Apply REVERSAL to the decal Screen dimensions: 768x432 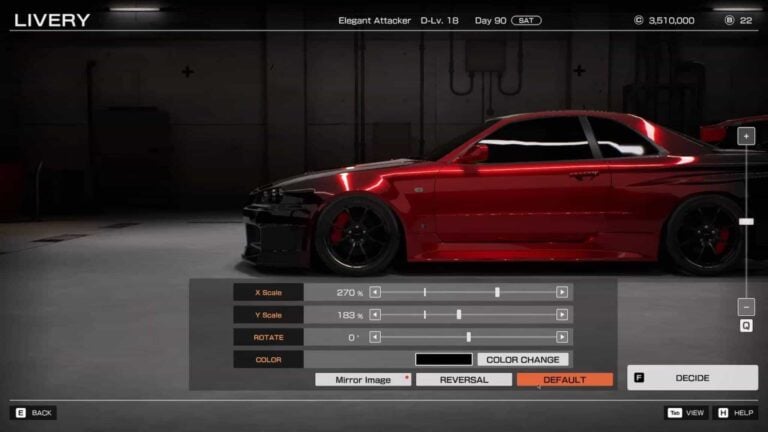[x=464, y=380]
